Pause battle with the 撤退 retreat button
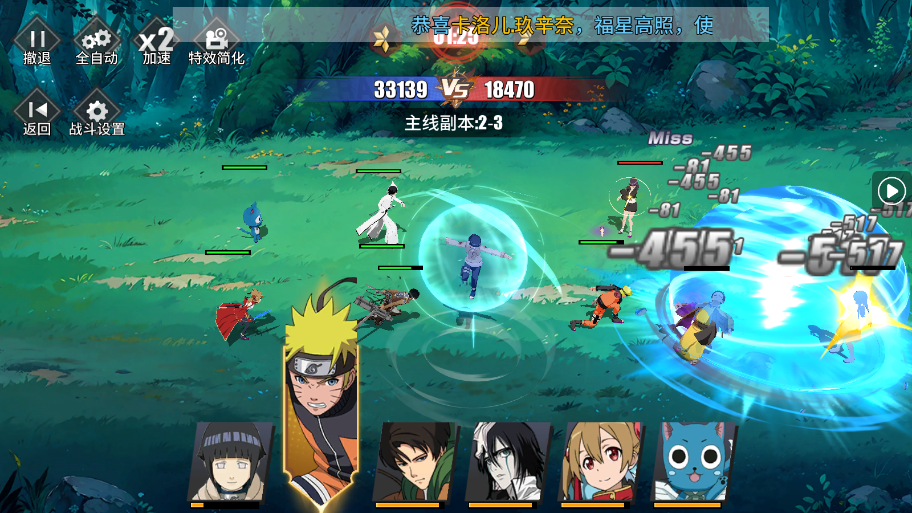912x513 pixels. point(37,41)
